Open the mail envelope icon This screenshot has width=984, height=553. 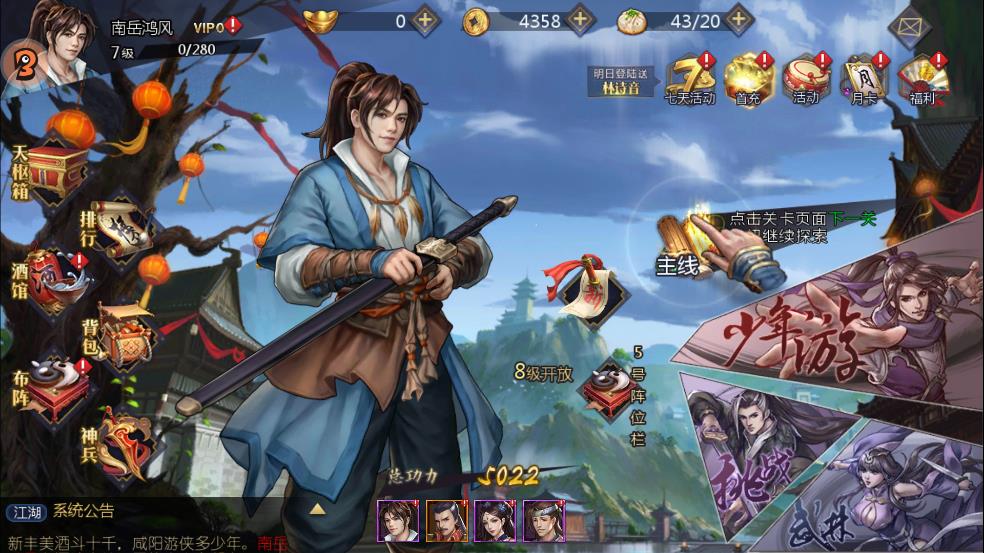(x=908, y=27)
